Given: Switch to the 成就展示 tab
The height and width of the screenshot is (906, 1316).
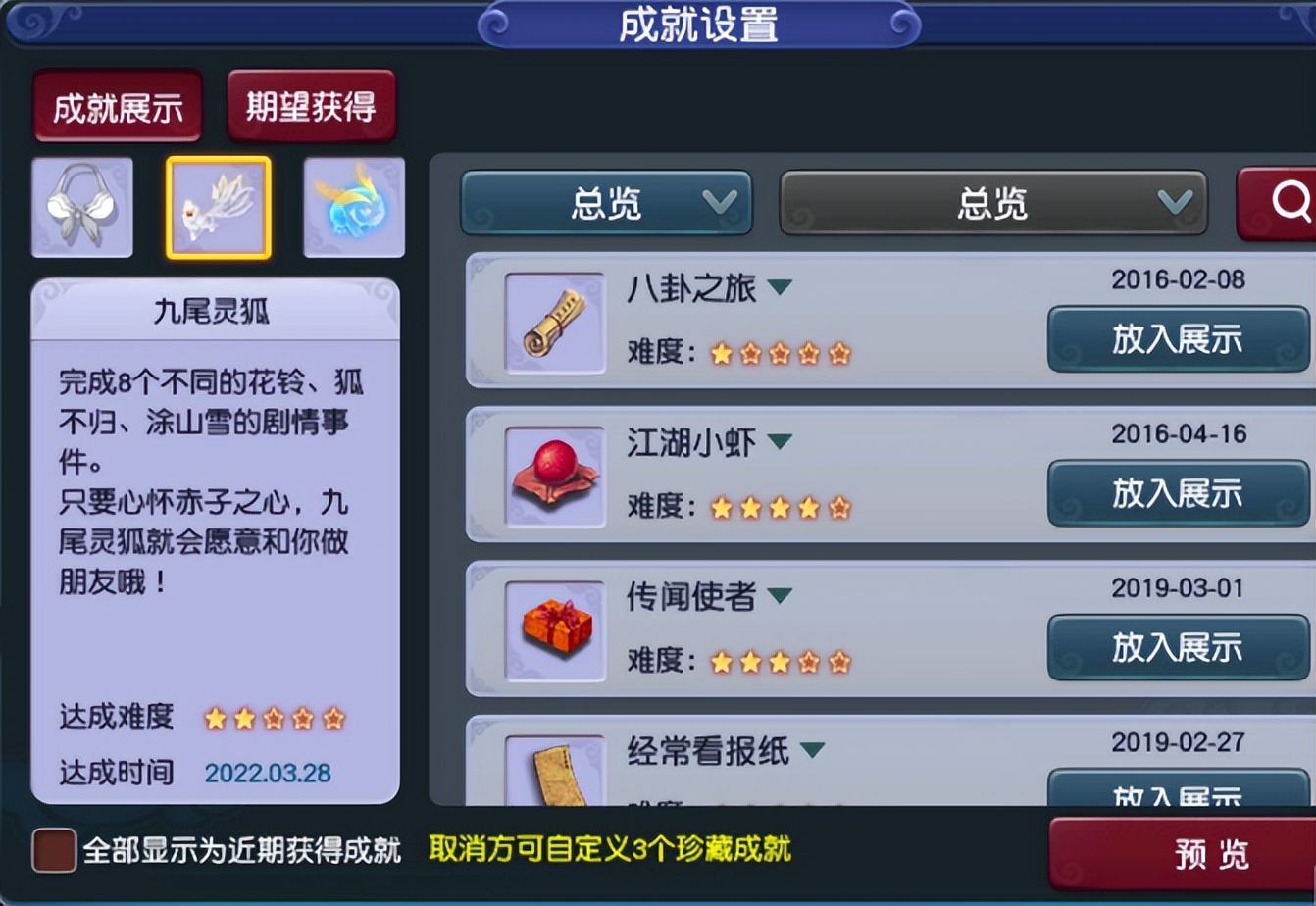Looking at the screenshot, I should tap(117, 106).
